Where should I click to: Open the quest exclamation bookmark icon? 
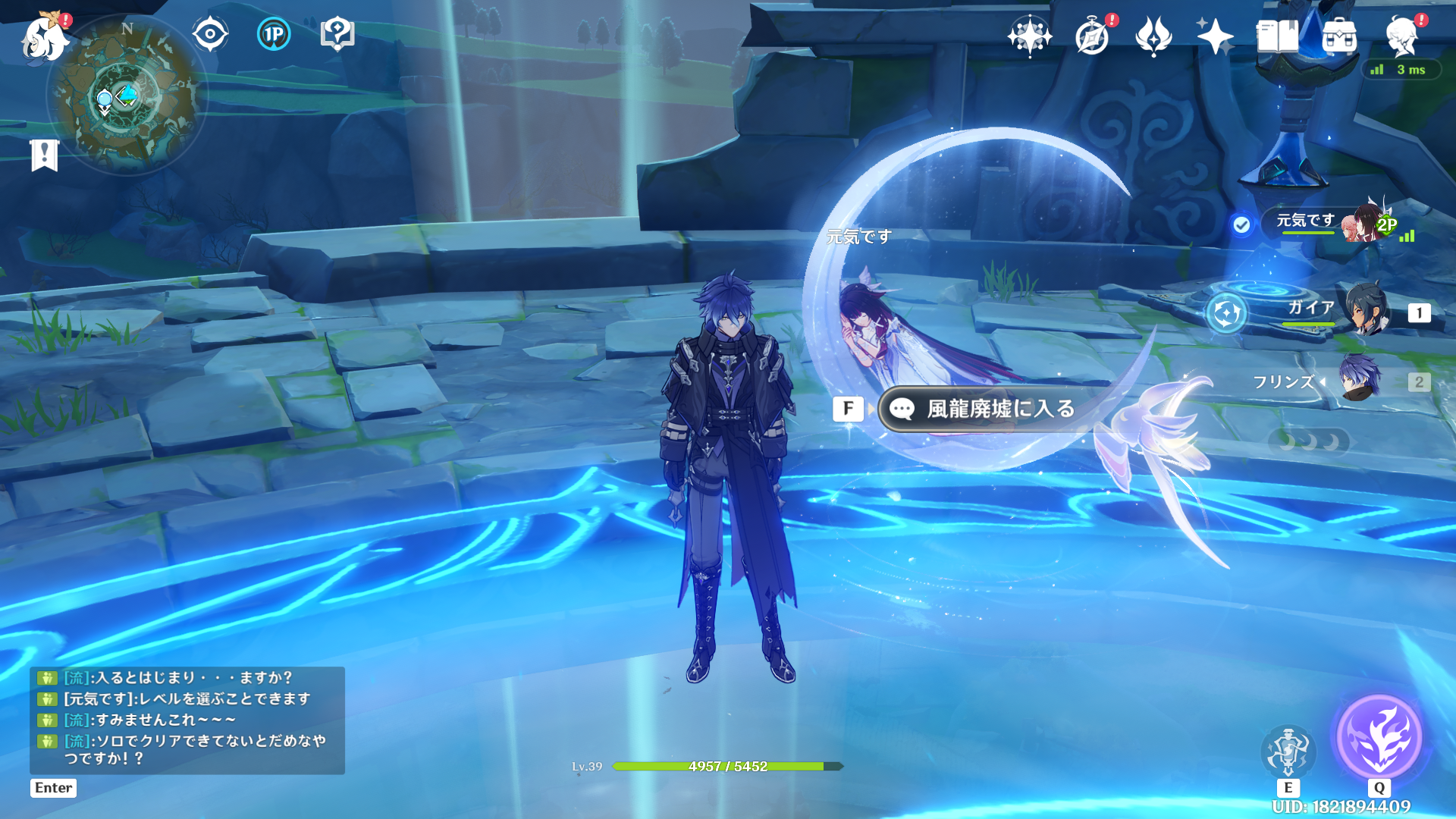(x=45, y=155)
